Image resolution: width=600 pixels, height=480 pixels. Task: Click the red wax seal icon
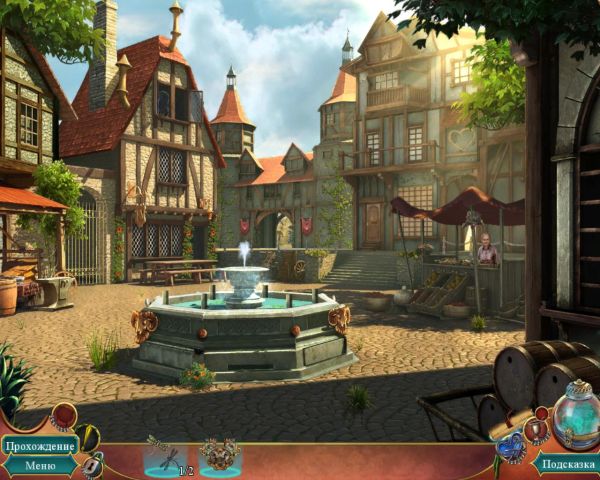pos(64,414)
